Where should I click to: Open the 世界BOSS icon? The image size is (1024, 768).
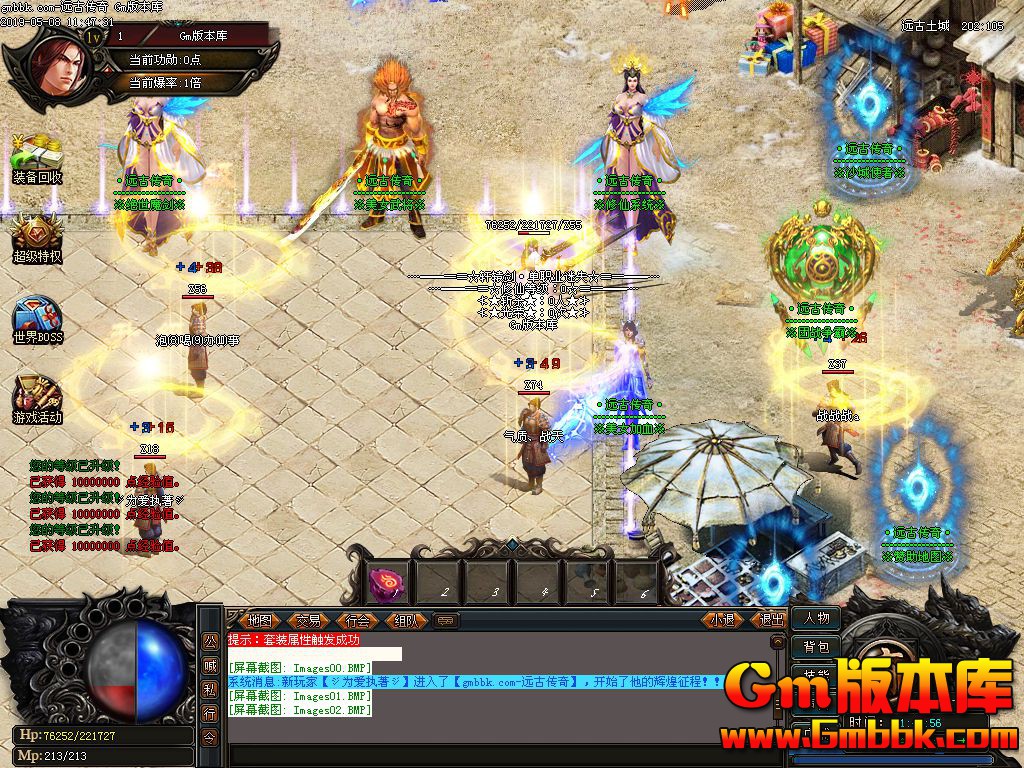(37, 318)
